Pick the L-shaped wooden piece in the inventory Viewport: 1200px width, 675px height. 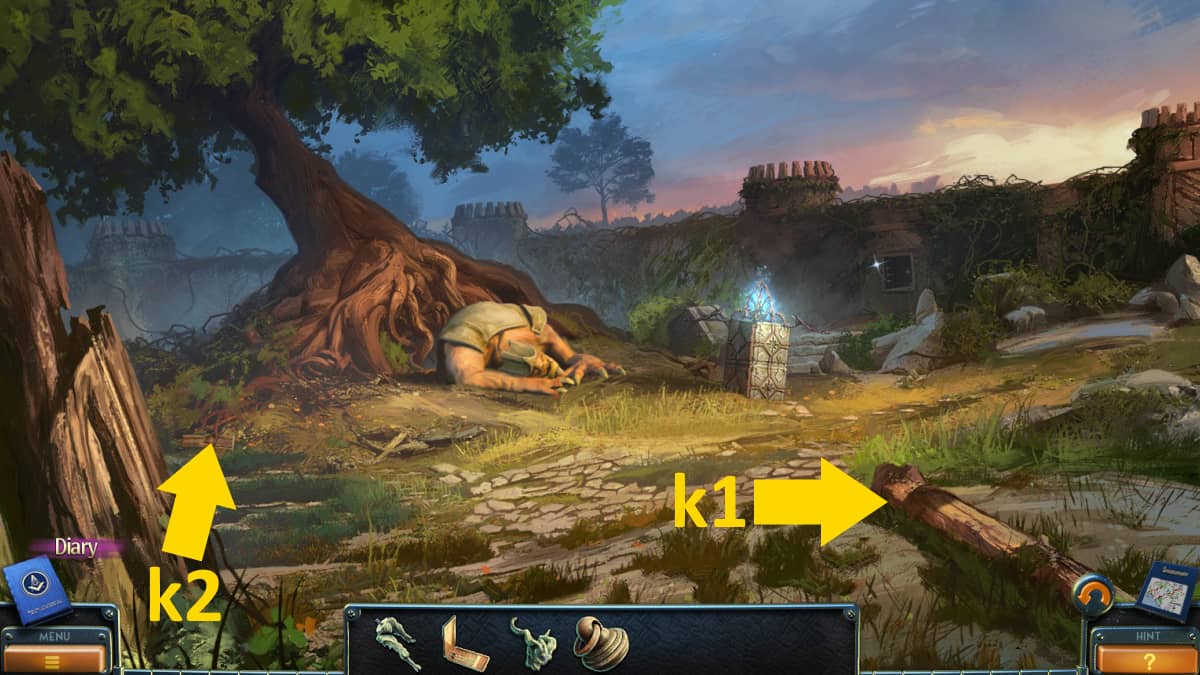pyautogui.click(x=464, y=643)
